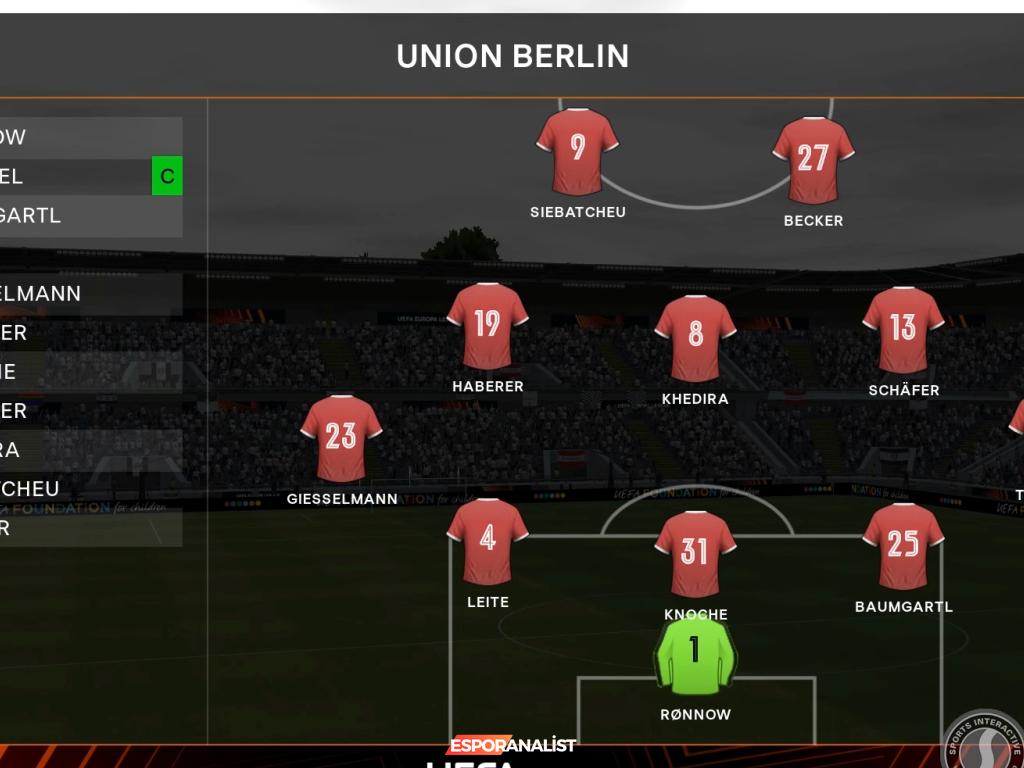Choose Knoche's number 31 shirt
This screenshot has height=768, width=1024.
pos(695,553)
